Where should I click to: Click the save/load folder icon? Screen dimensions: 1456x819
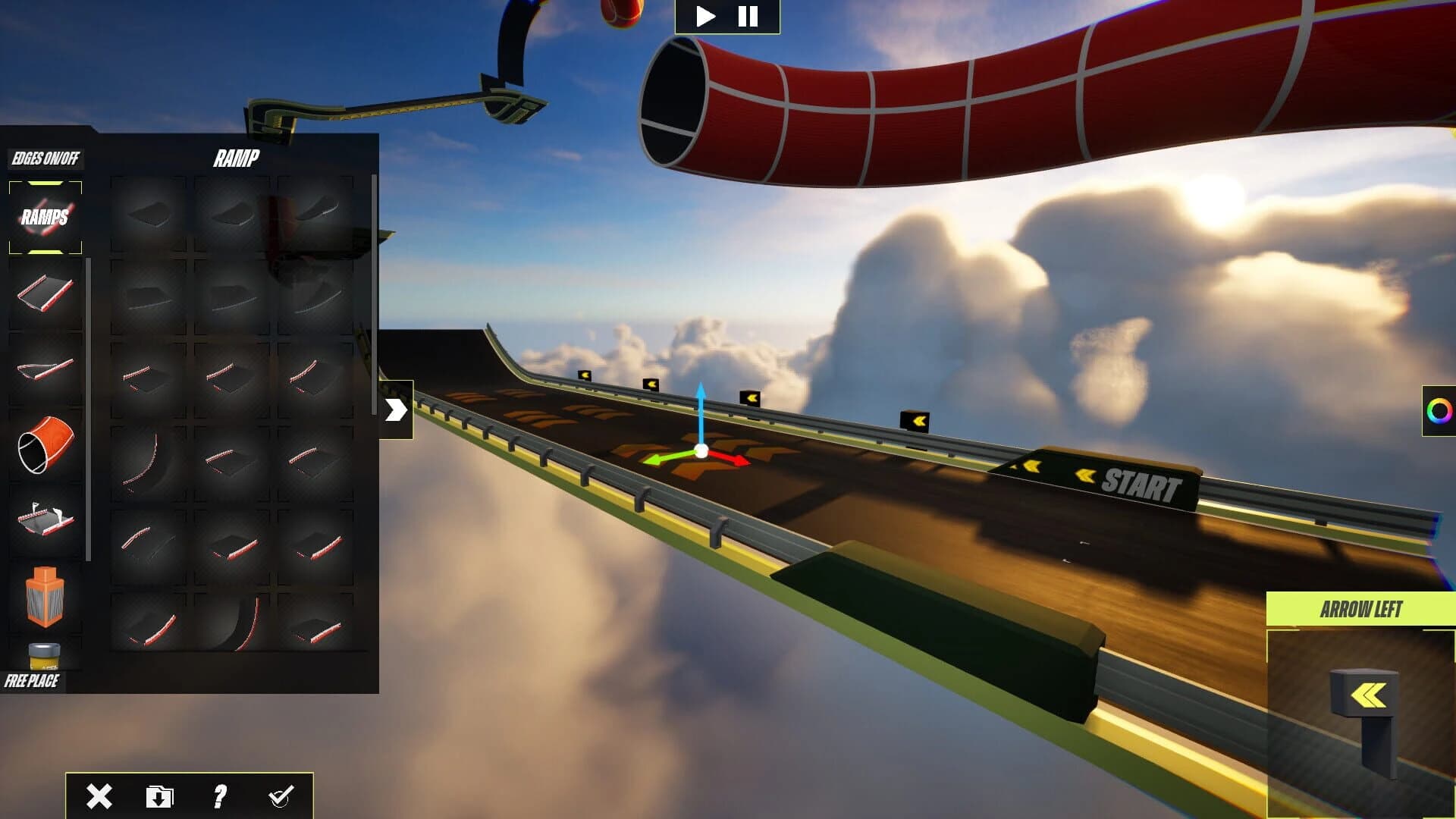click(x=159, y=795)
